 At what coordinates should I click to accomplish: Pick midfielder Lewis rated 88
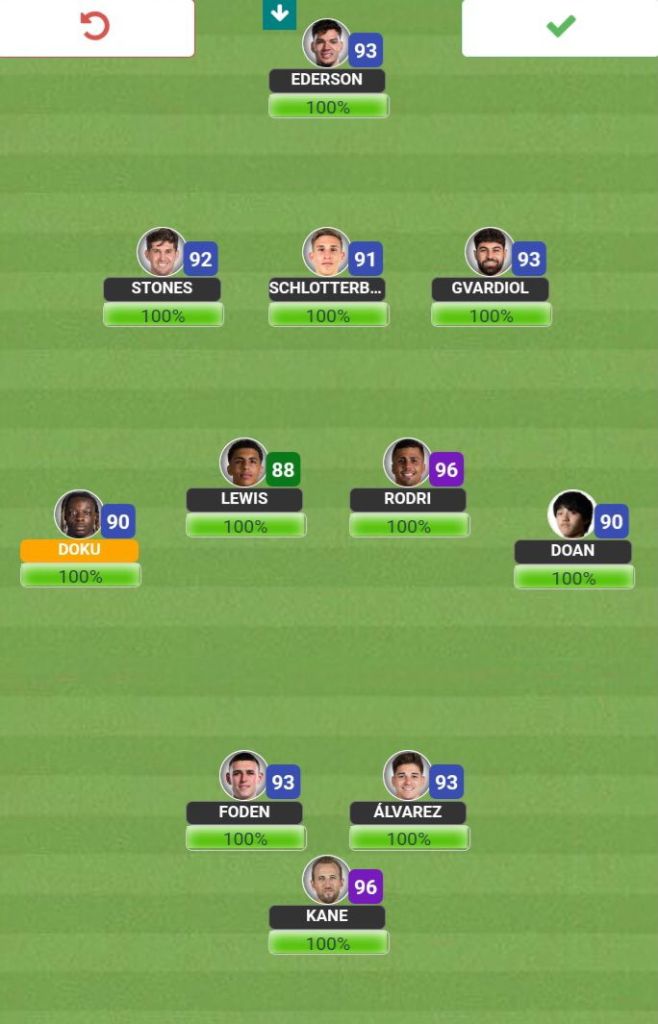(x=244, y=464)
